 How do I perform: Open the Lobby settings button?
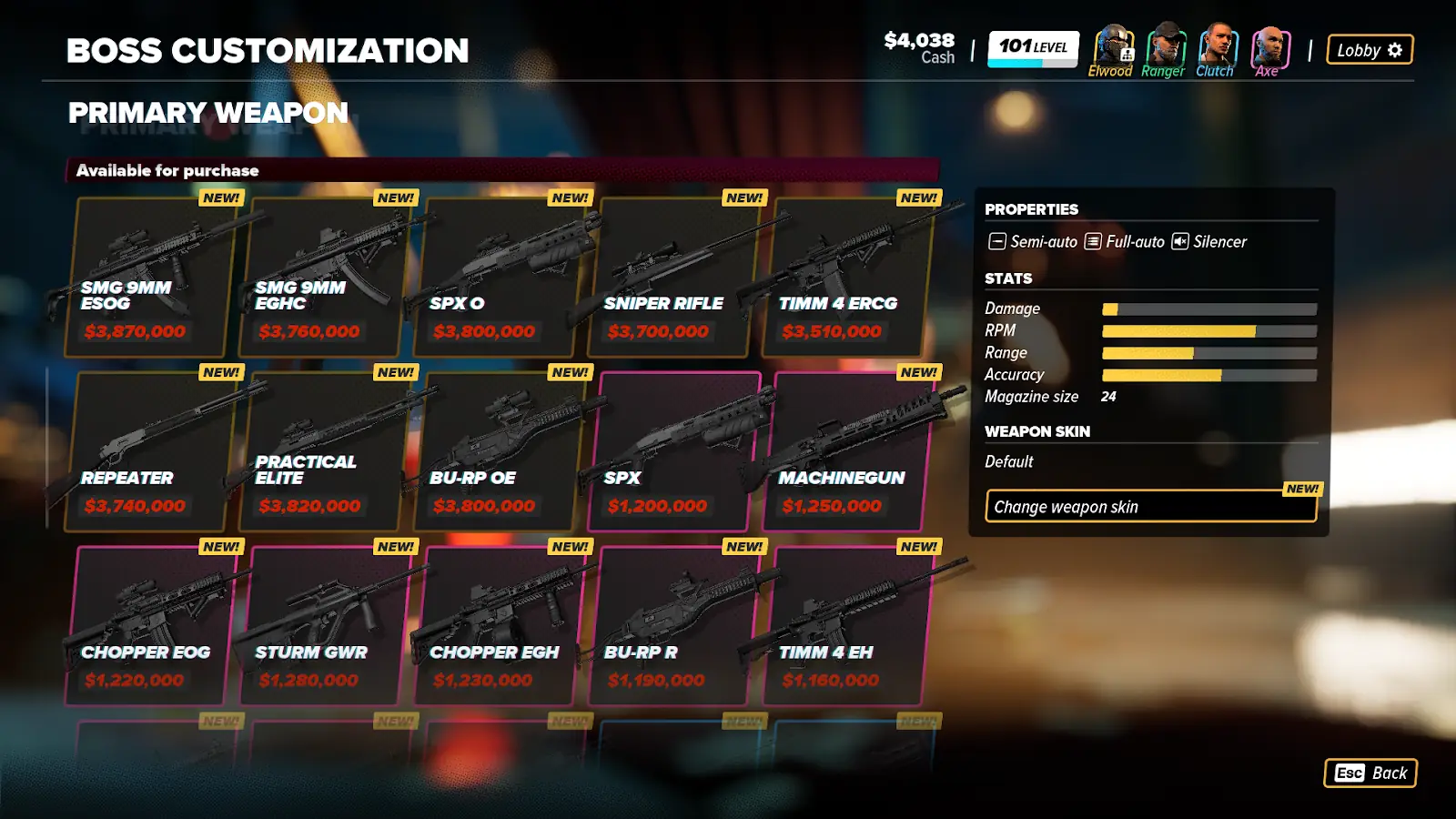pyautogui.click(x=1369, y=50)
